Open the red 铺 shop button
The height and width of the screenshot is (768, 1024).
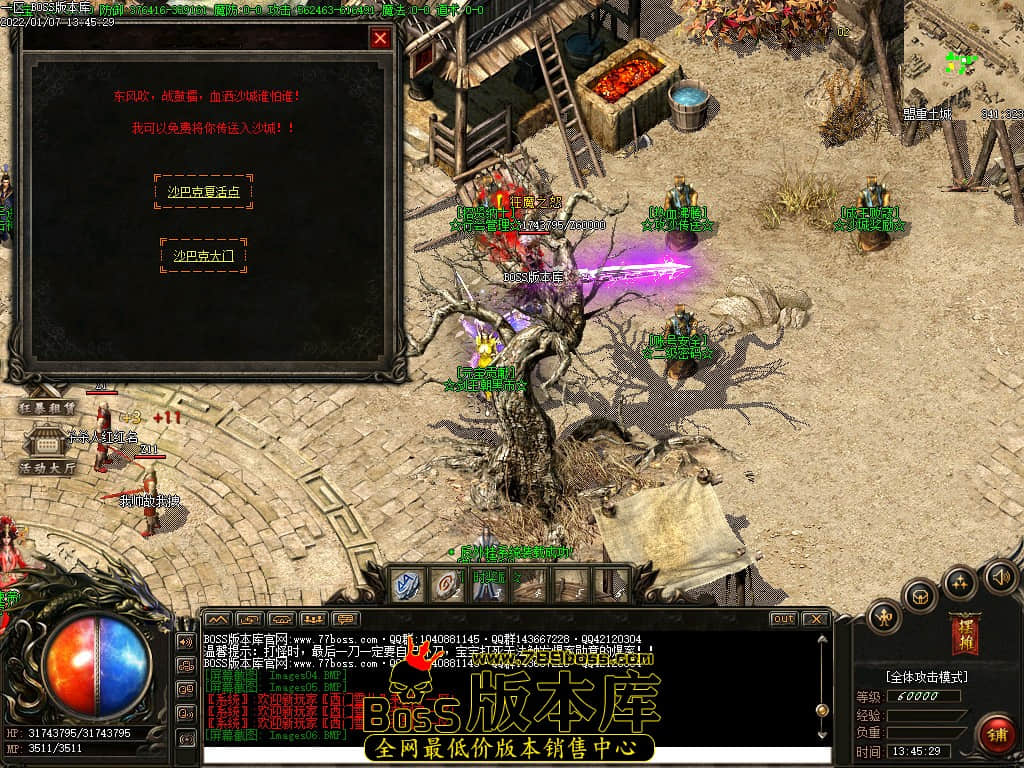[994, 734]
